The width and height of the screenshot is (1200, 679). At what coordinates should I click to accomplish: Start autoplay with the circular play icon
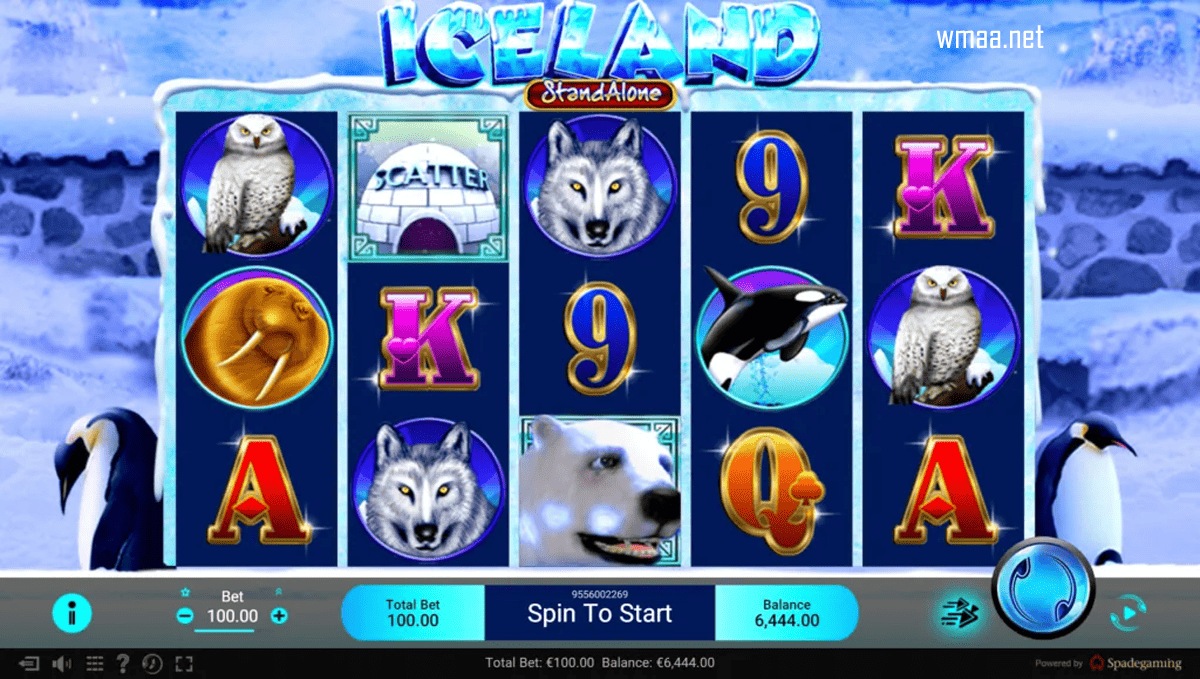tap(1127, 611)
